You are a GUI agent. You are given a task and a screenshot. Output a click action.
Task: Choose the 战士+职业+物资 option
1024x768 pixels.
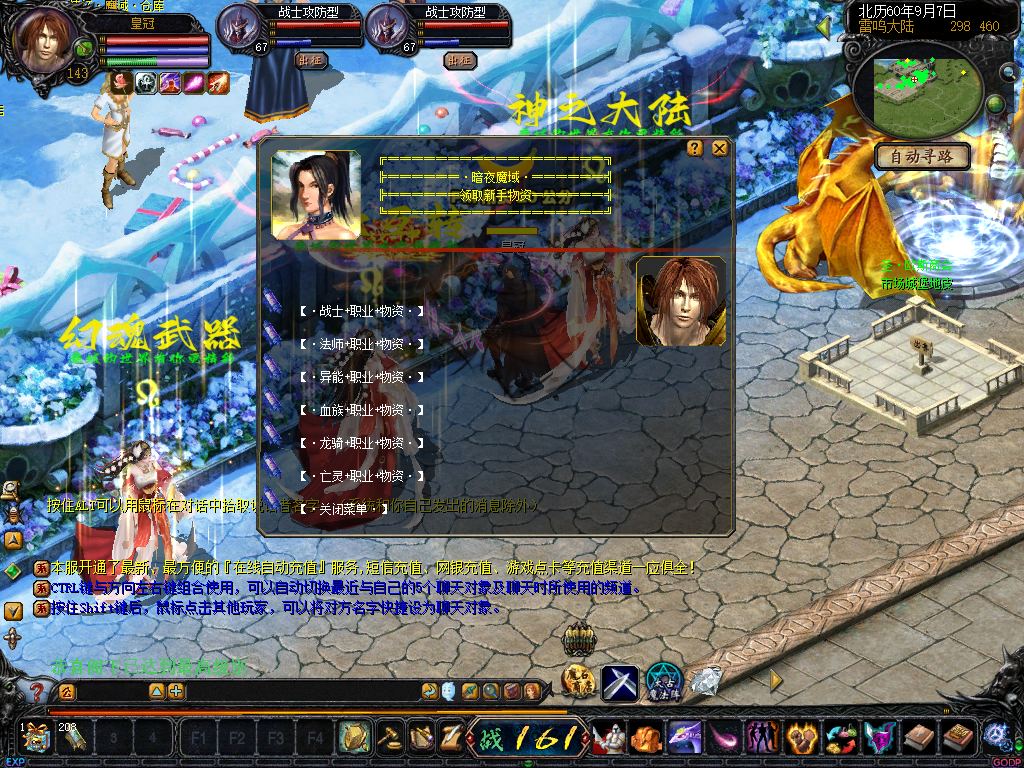pos(360,311)
